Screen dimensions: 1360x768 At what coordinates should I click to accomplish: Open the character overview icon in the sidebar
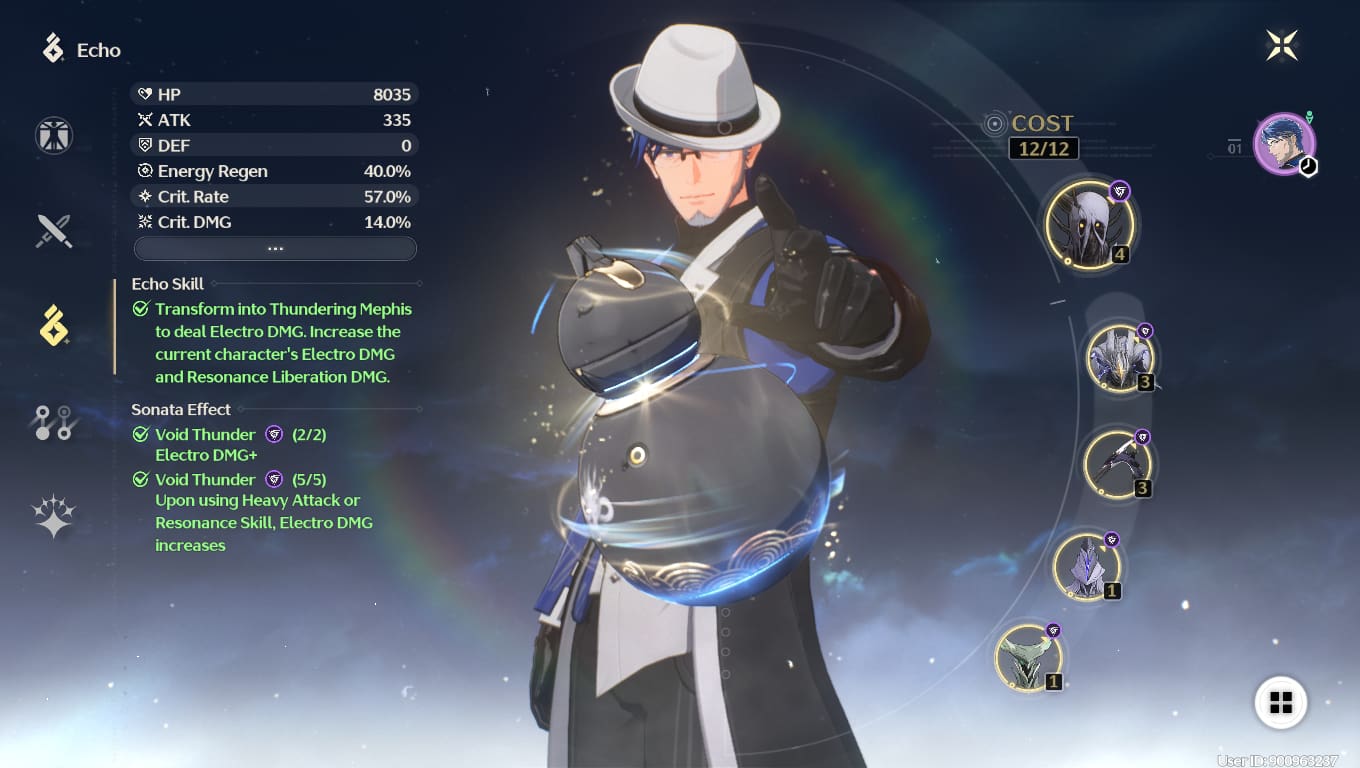54,135
